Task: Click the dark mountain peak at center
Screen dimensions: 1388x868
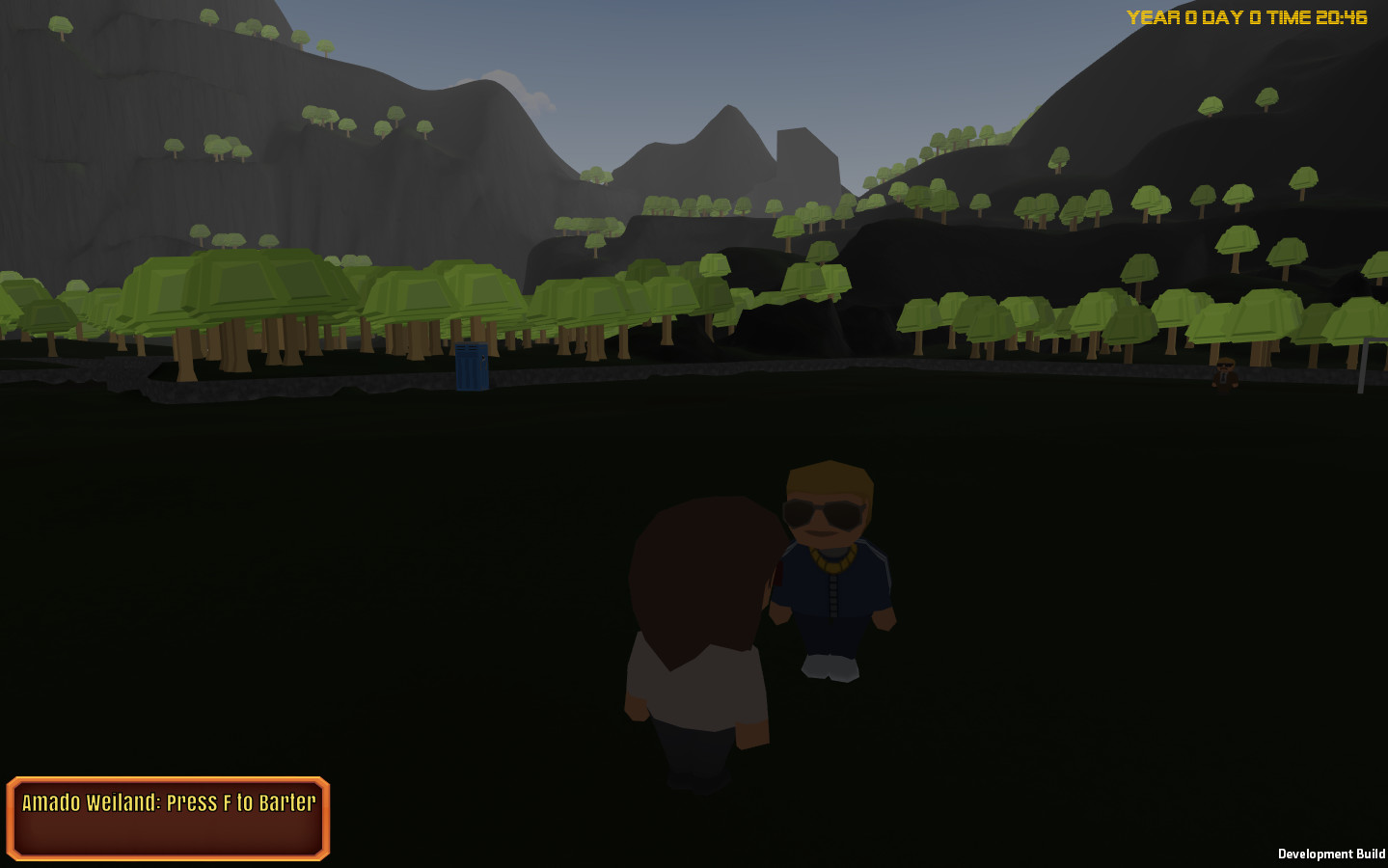Action: [730, 114]
